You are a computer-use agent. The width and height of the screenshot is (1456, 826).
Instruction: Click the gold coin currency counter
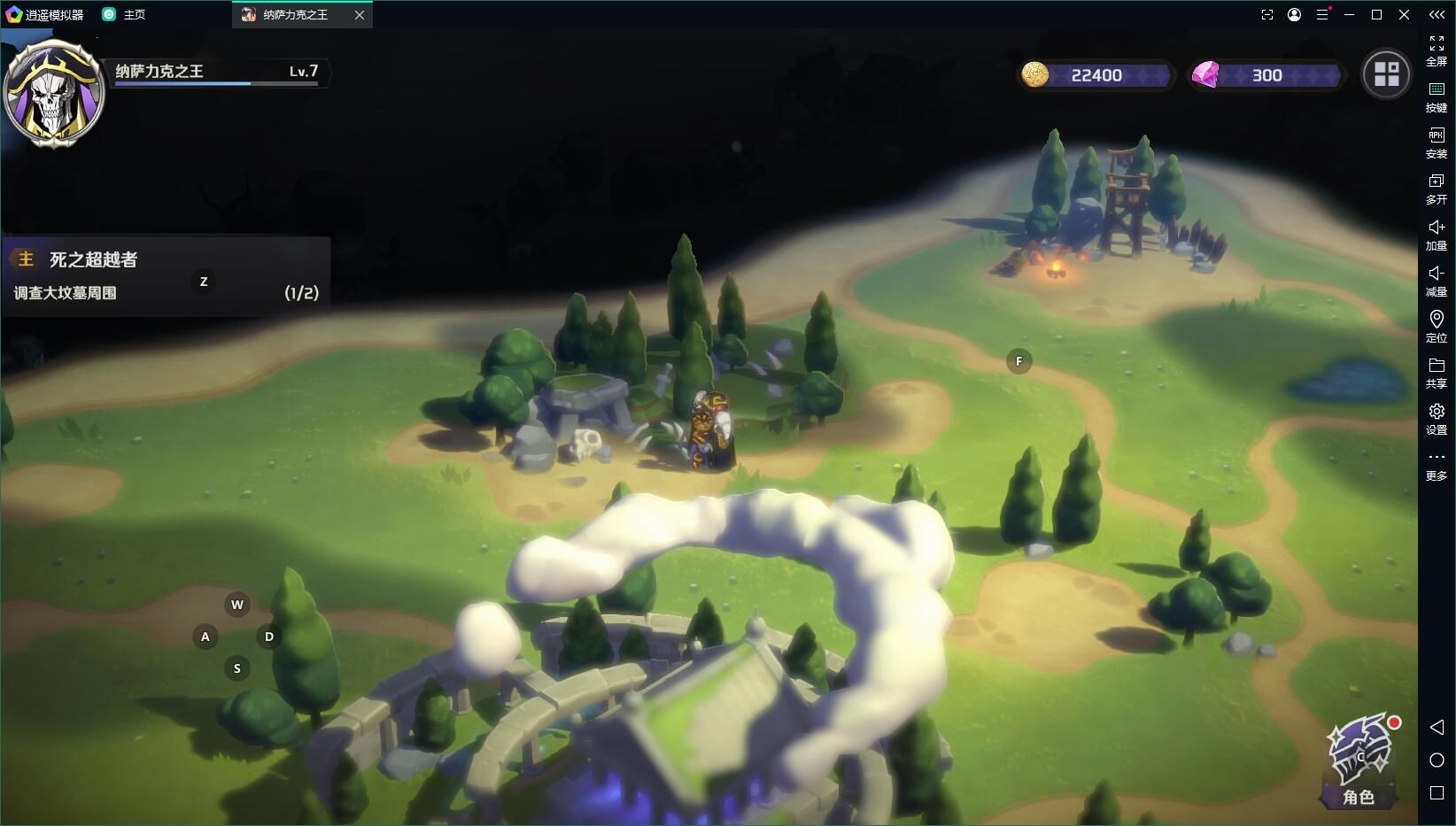point(1096,75)
